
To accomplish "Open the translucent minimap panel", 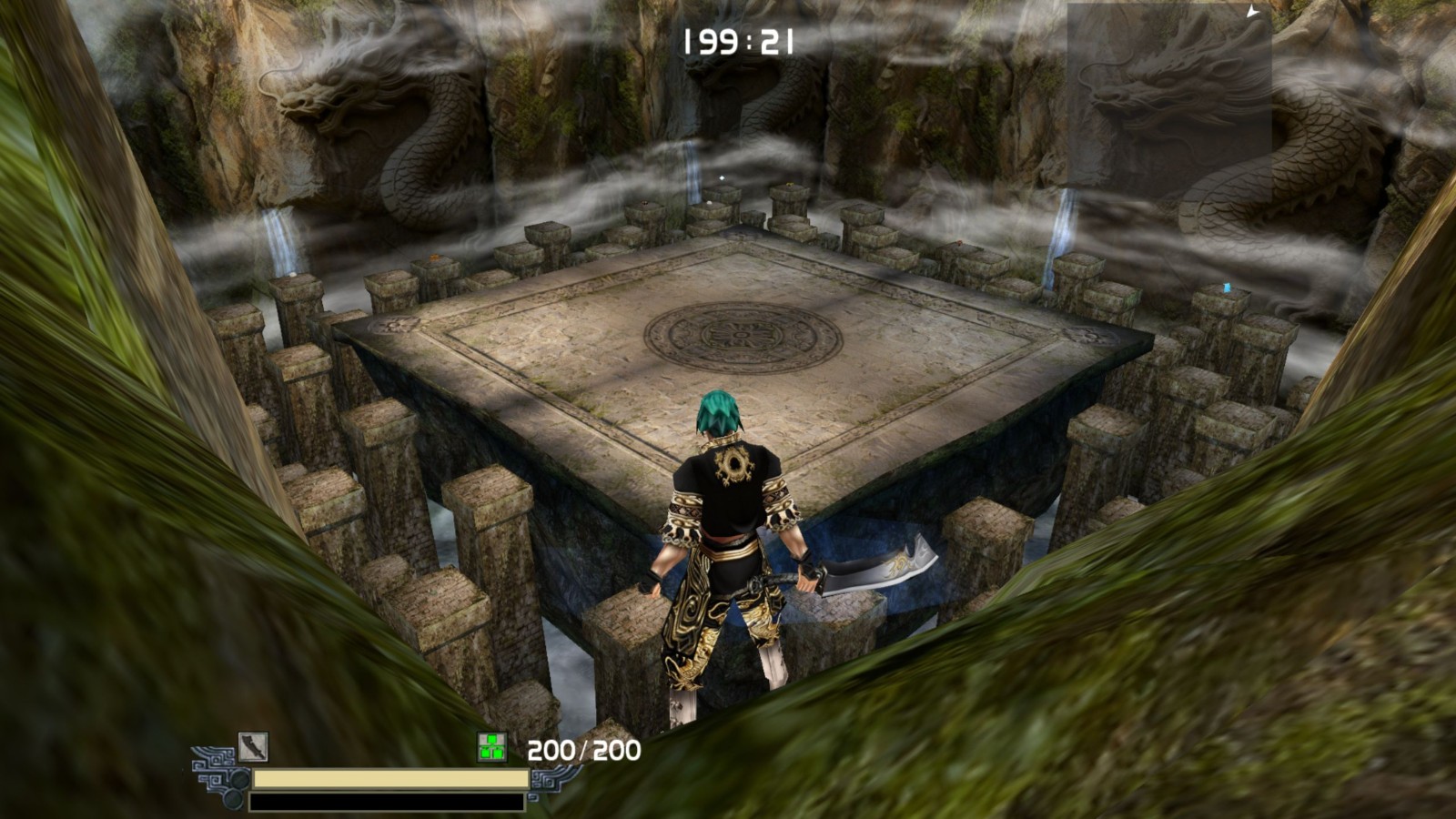I will [x=1169, y=102].
